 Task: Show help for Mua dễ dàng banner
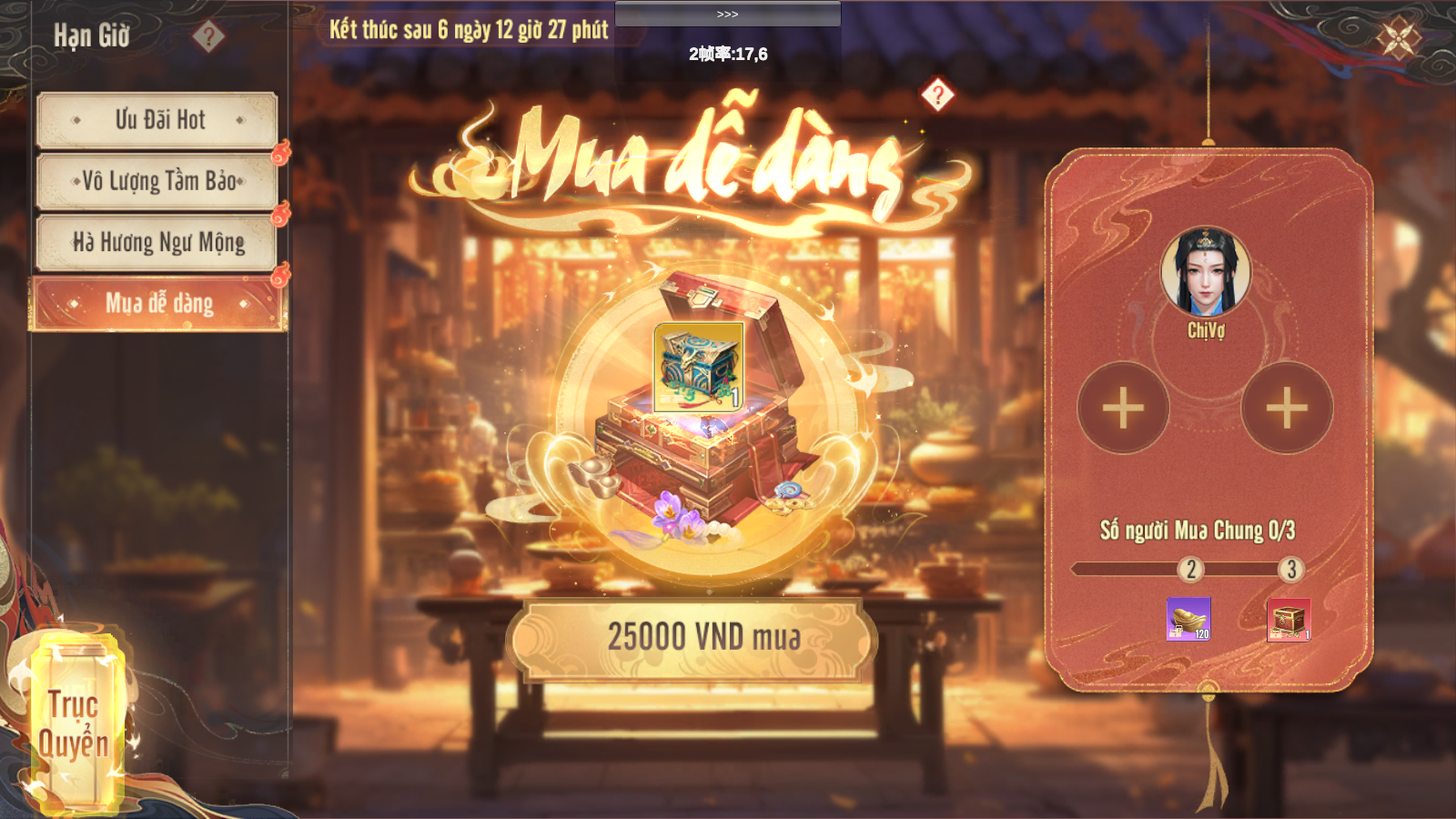937,95
